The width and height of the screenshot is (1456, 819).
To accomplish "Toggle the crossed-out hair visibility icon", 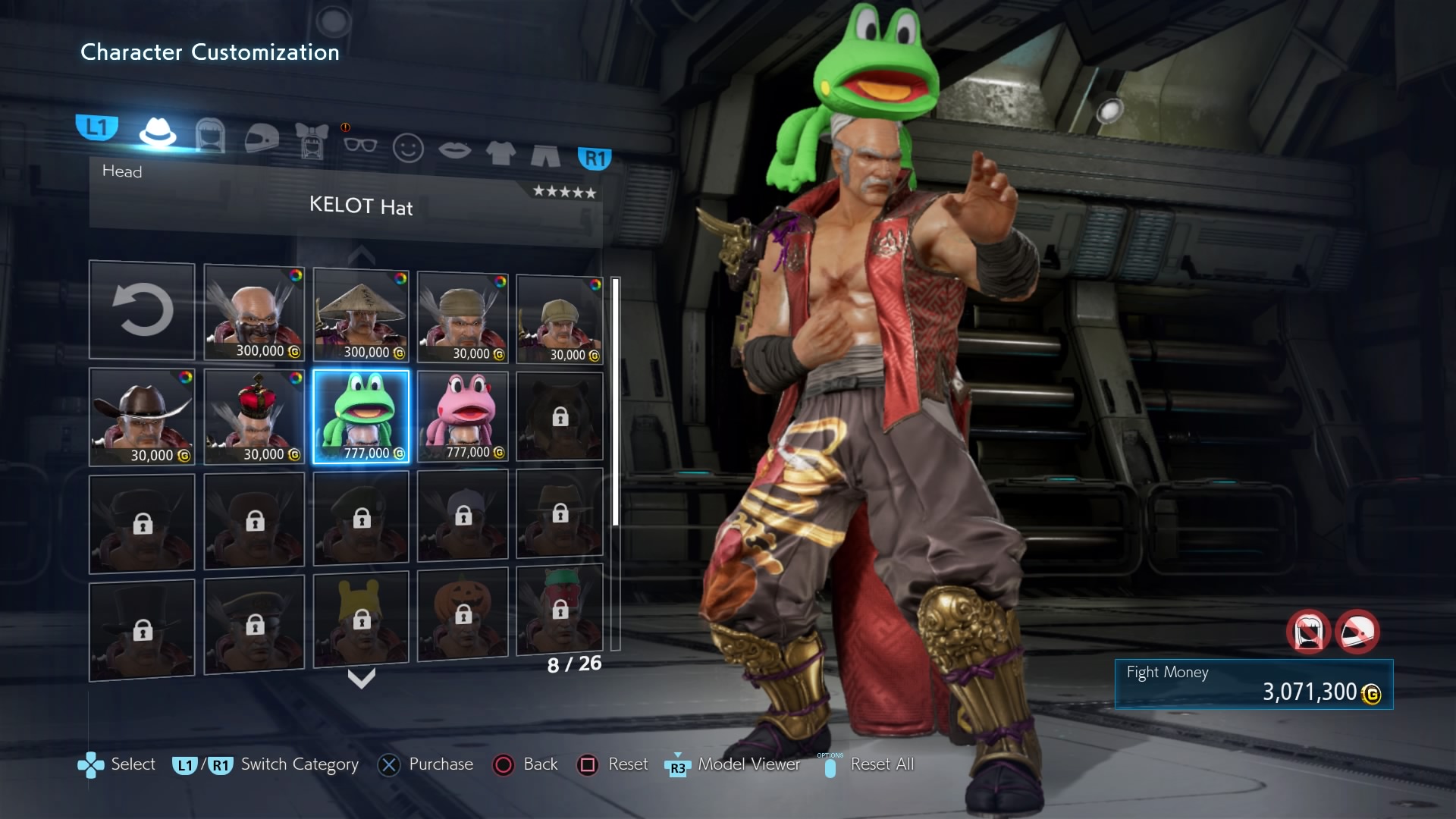I will [x=1308, y=632].
